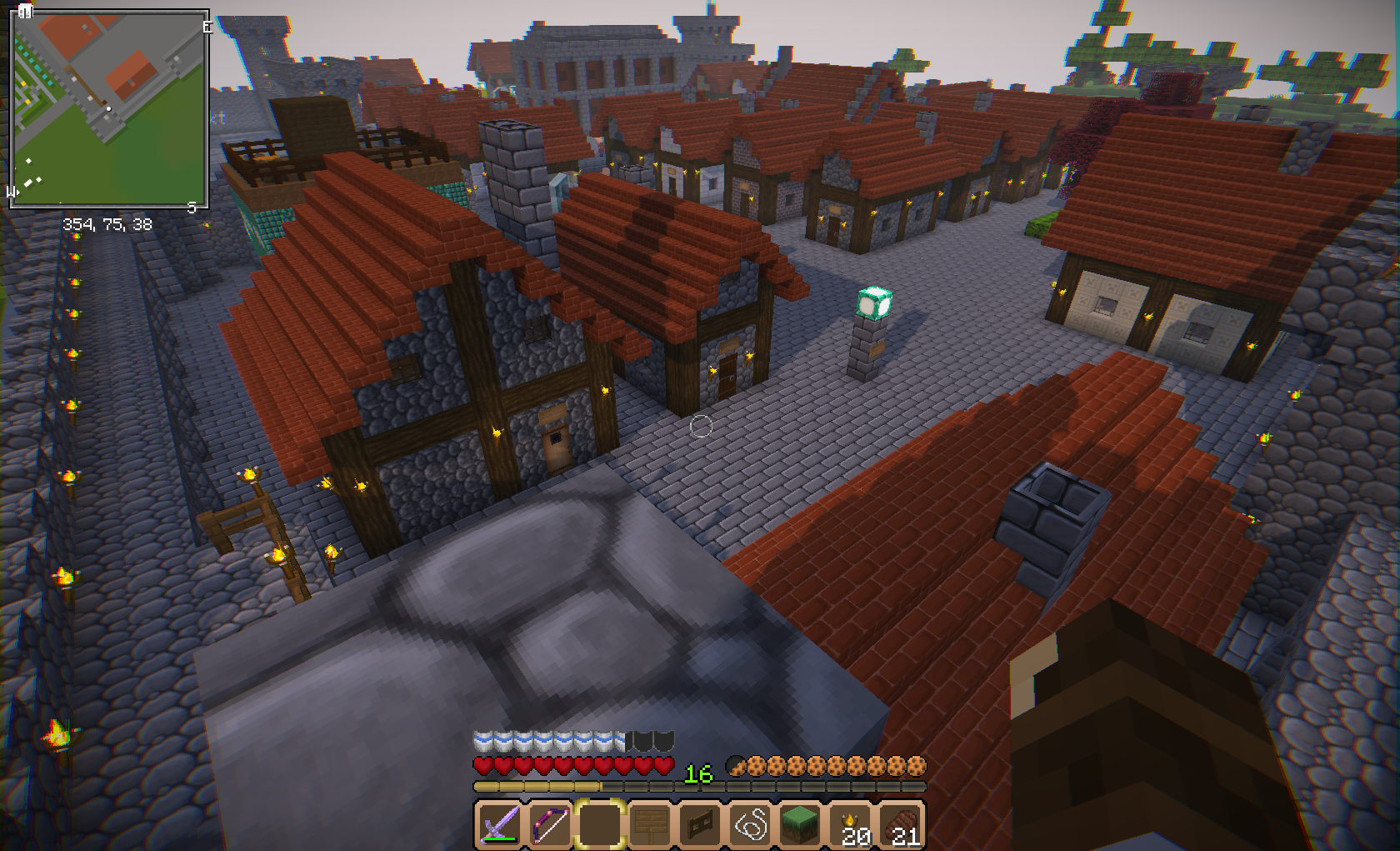This screenshot has height=851, width=1400.
Task: Open the minimap in the corner
Action: click(108, 108)
